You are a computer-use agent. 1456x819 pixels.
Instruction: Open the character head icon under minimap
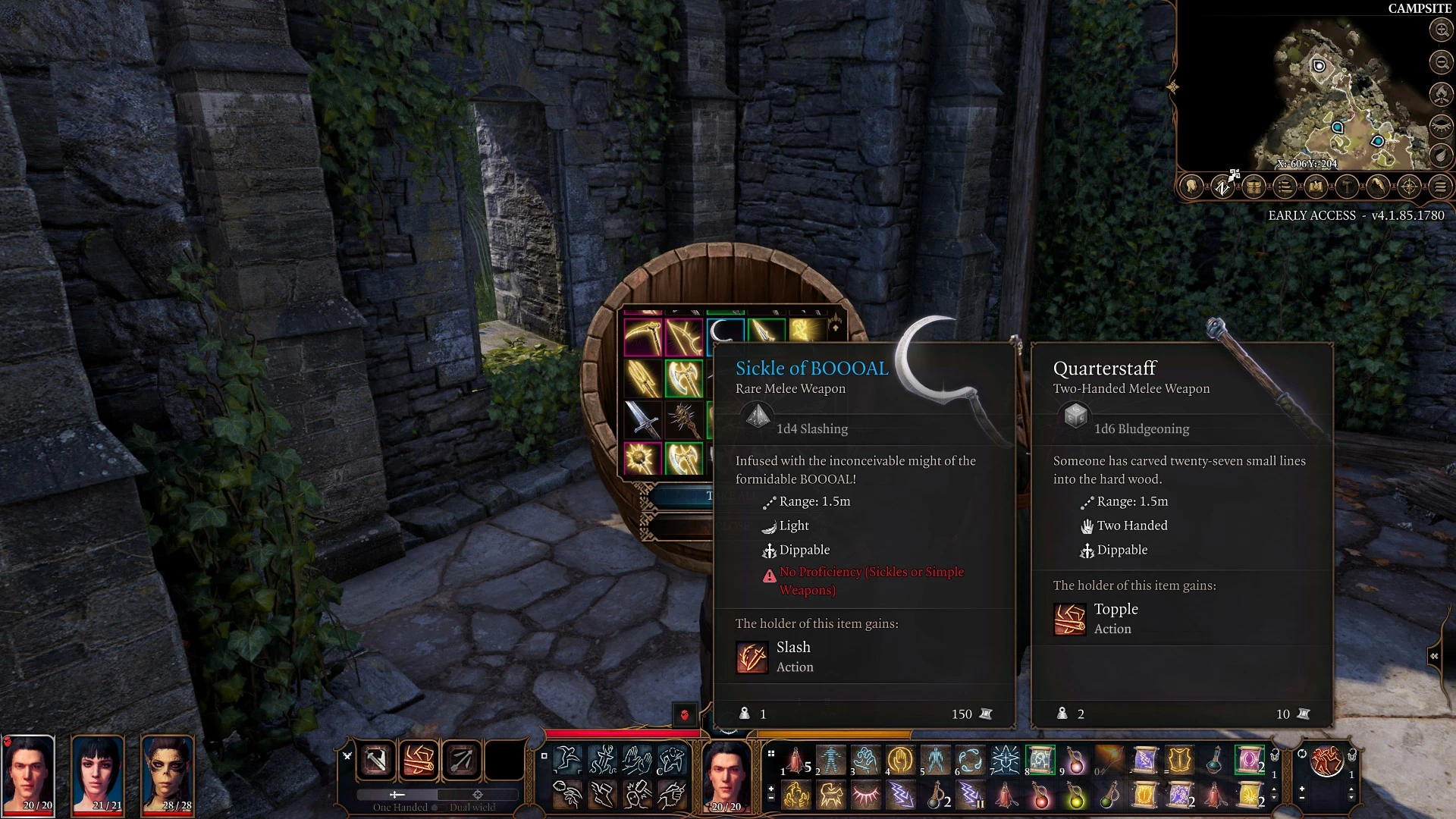(x=1191, y=187)
